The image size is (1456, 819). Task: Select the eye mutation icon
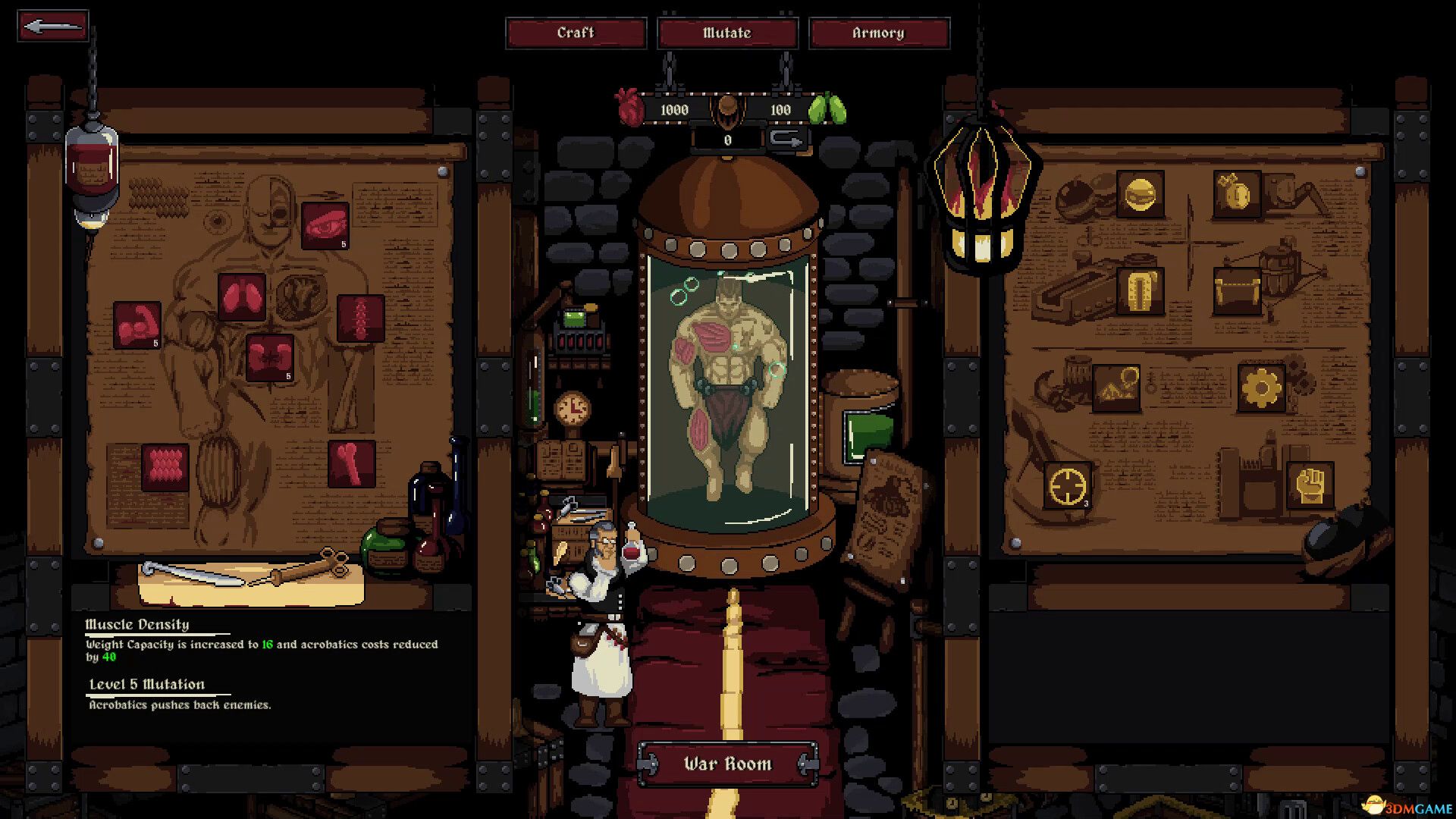pos(325,225)
